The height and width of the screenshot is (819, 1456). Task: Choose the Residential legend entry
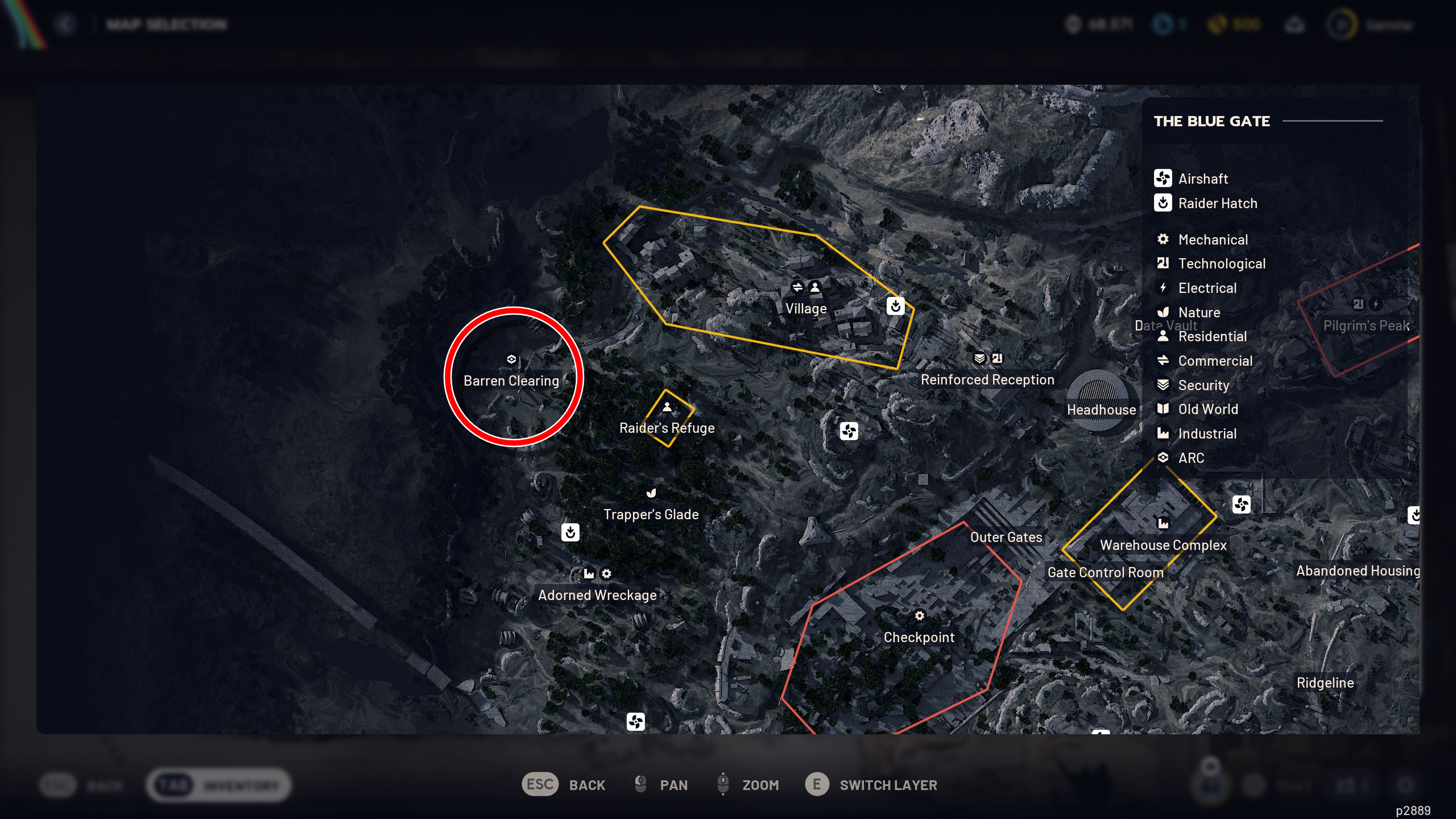1212,336
